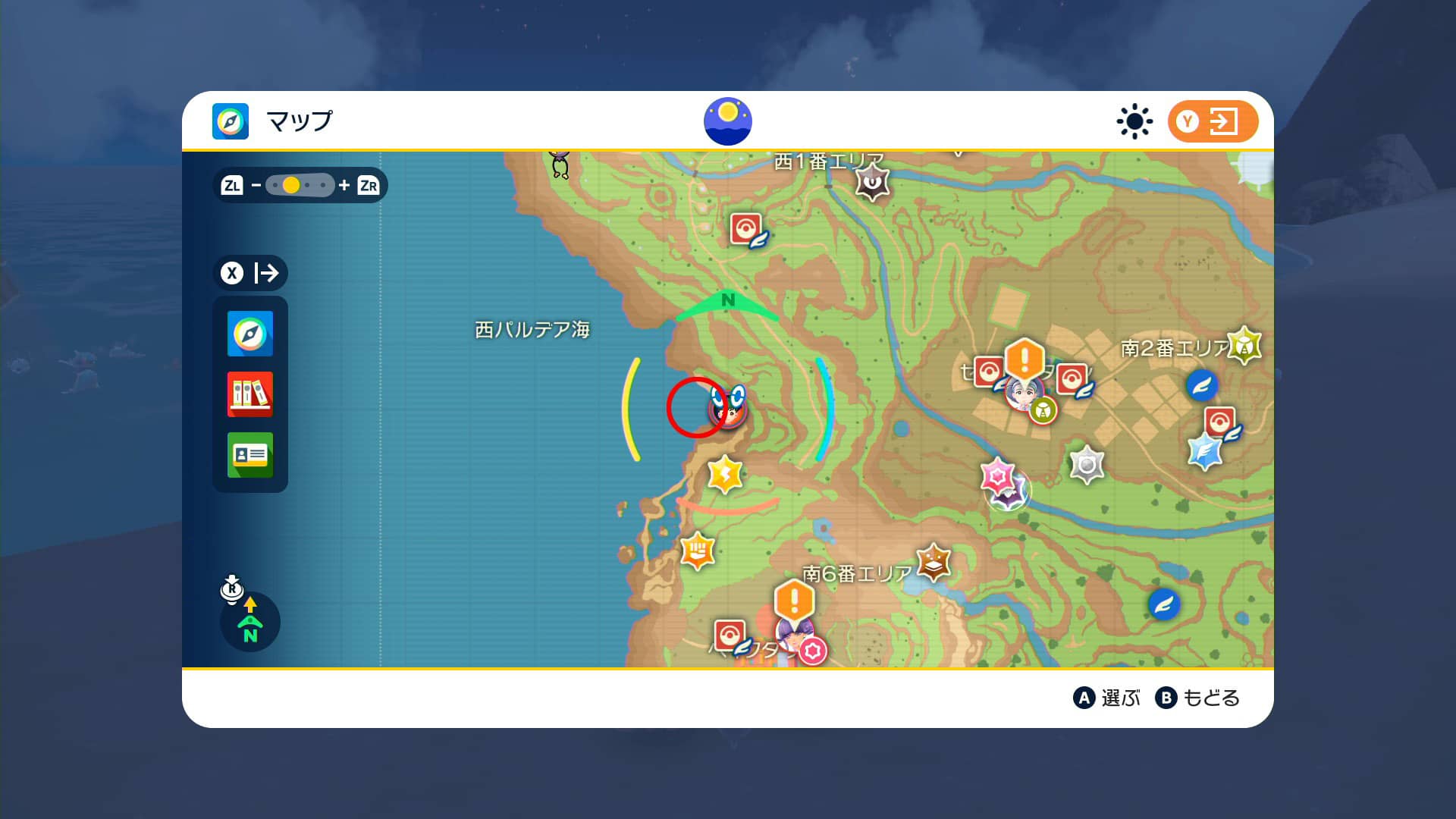Click the yellow lightning bolt map marker
This screenshot has height=819, width=1456.
pyautogui.click(x=723, y=474)
